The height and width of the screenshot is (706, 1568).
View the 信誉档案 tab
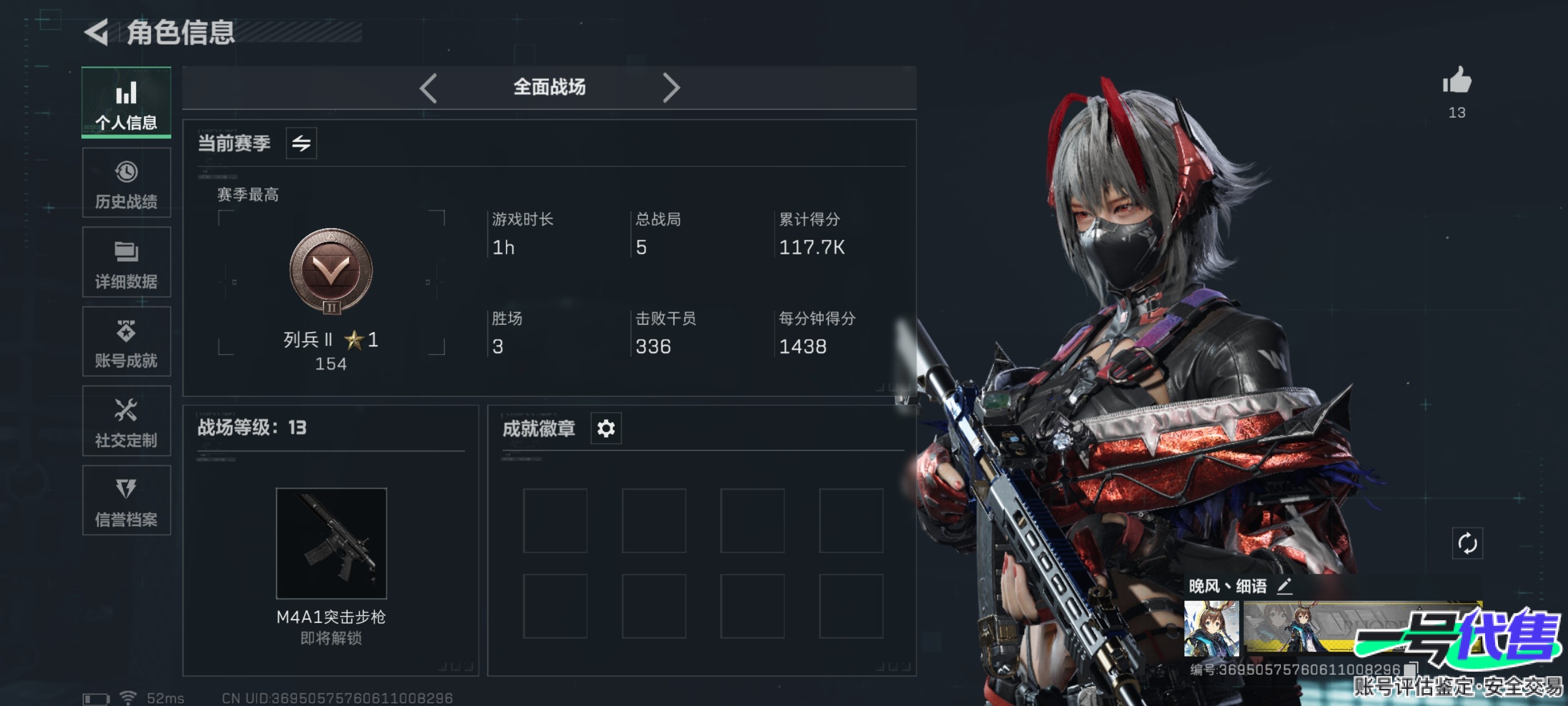click(126, 501)
